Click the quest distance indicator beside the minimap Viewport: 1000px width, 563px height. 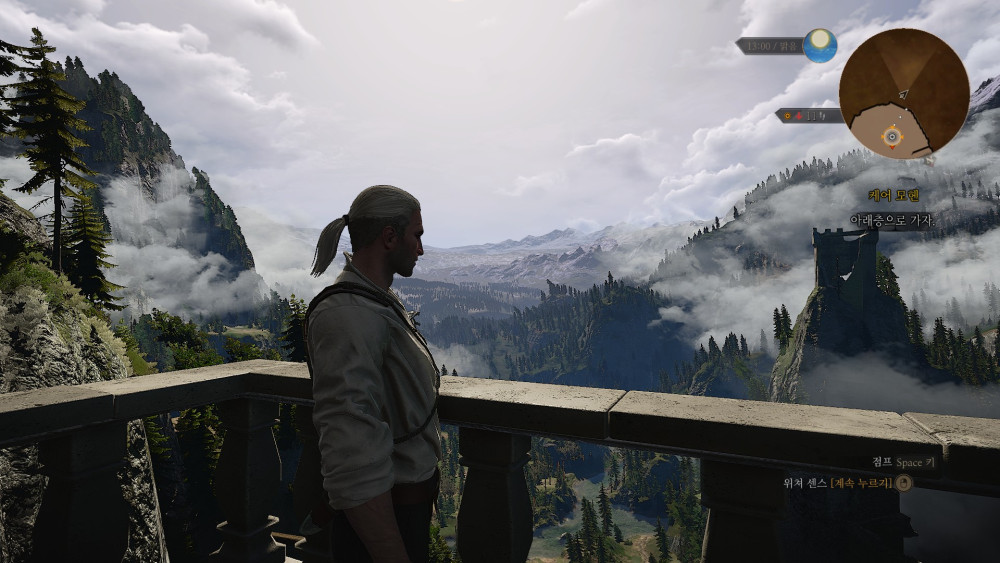point(808,116)
